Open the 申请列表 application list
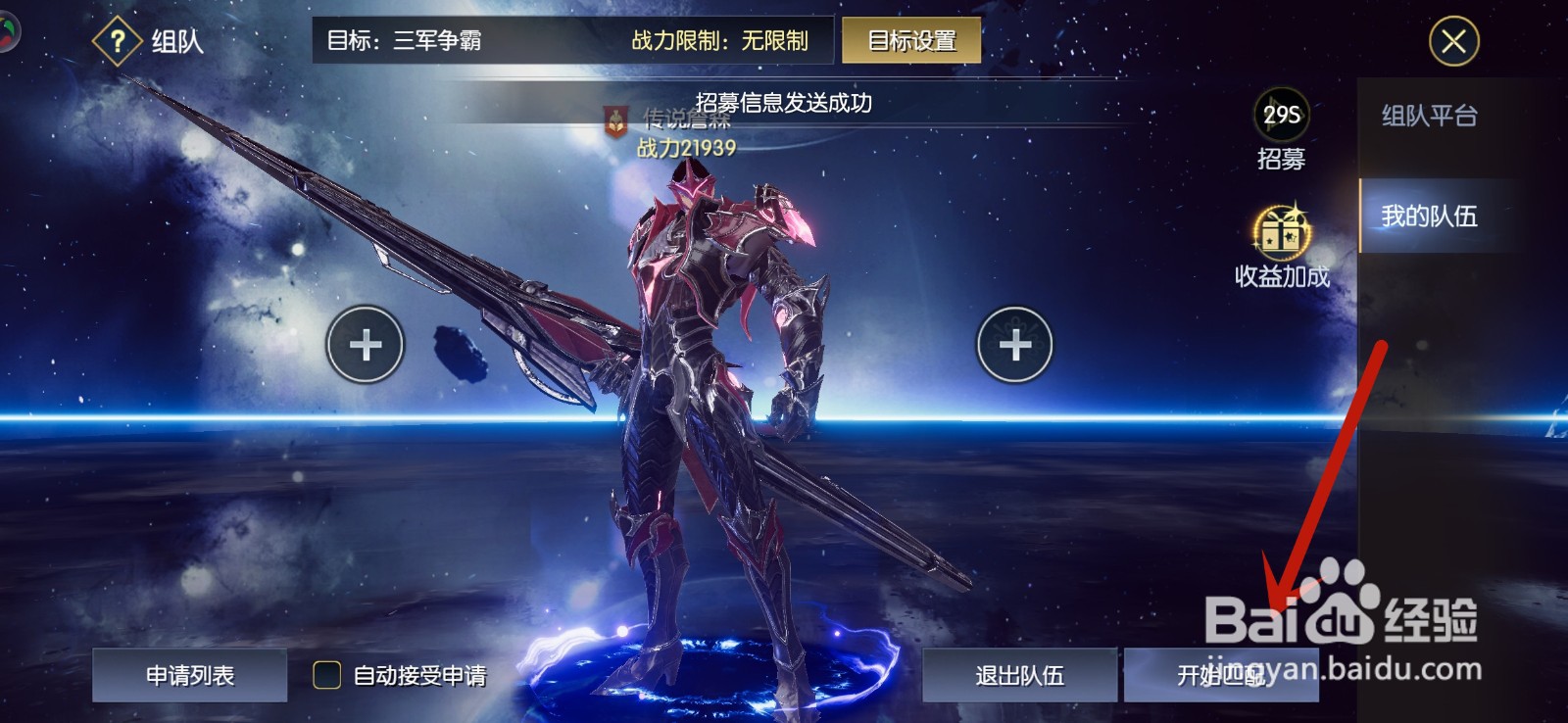 click(188, 676)
